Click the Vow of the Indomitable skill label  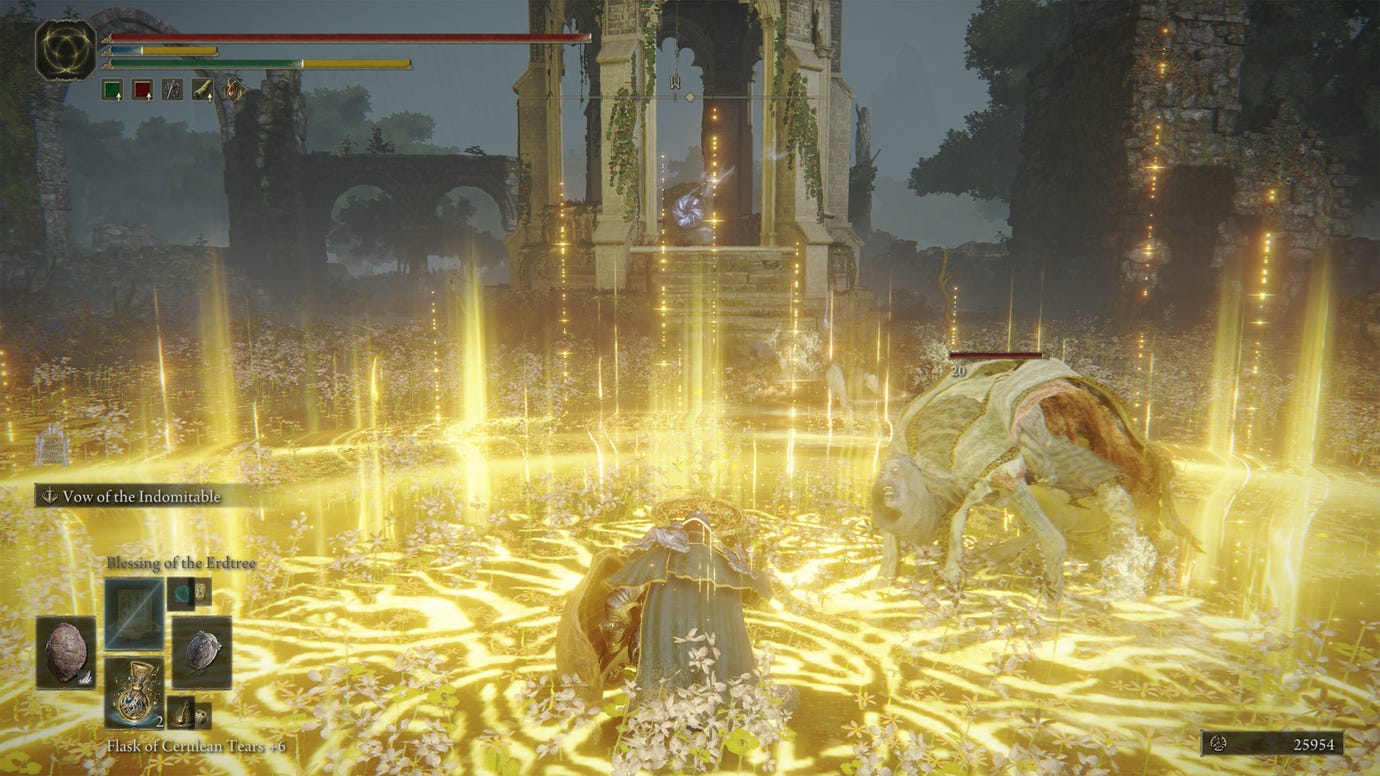(140, 496)
